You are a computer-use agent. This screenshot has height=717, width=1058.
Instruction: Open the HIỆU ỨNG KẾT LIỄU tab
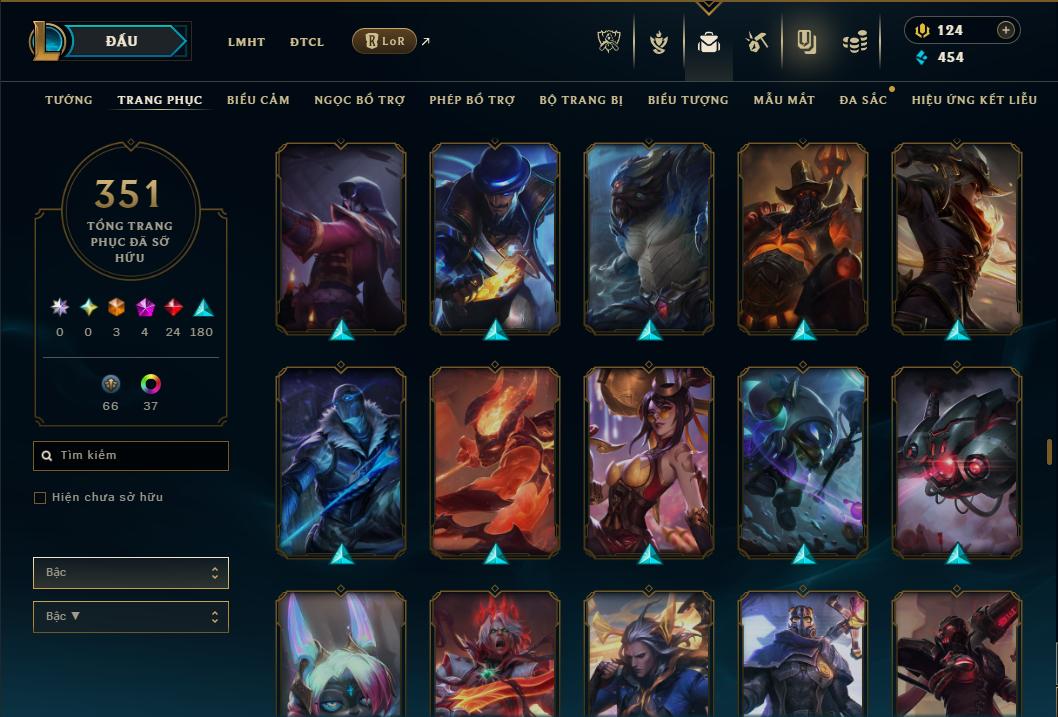(974, 100)
